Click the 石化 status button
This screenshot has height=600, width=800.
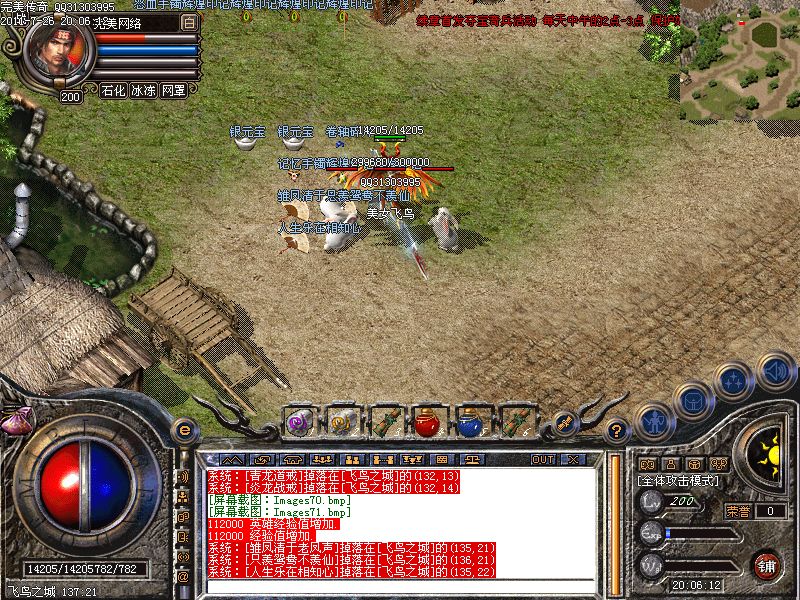(x=113, y=90)
